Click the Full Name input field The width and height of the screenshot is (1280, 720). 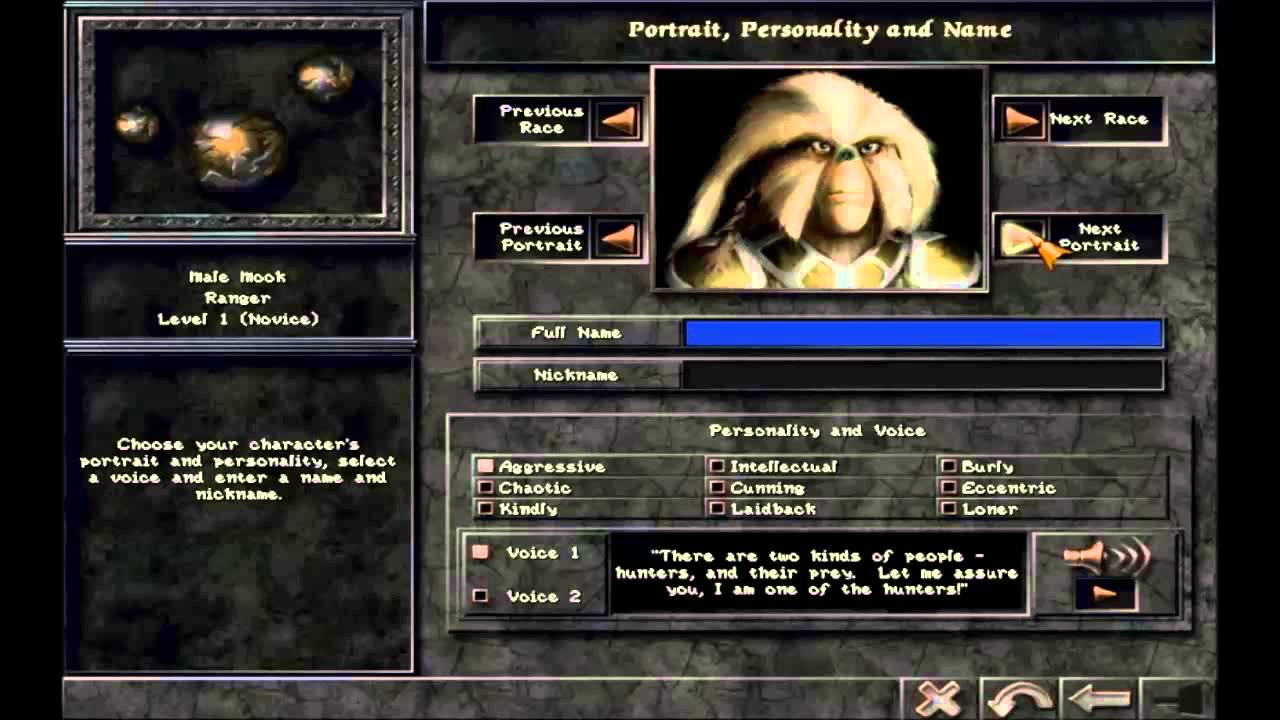(920, 333)
